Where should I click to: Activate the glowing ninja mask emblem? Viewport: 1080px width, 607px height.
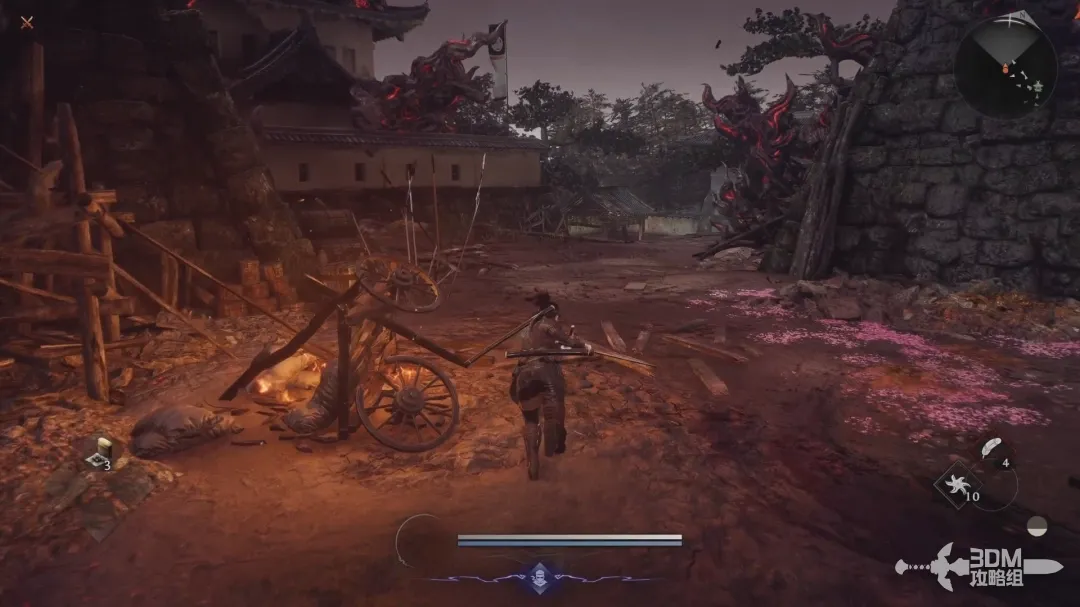click(540, 576)
